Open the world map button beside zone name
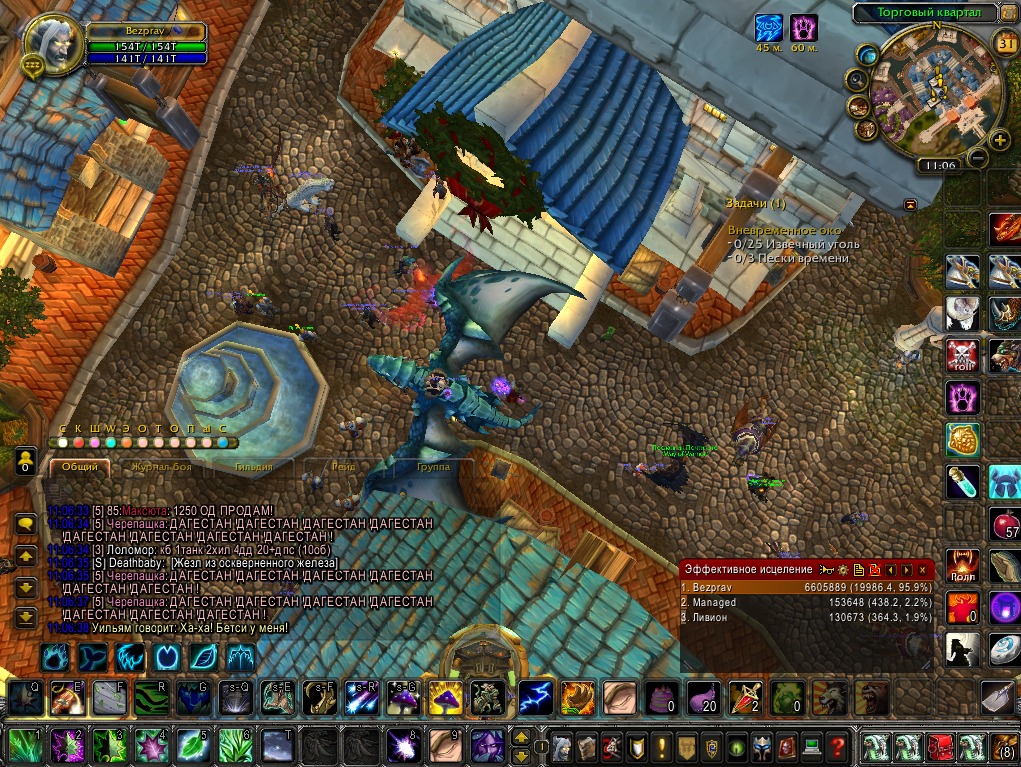 coord(1007,13)
